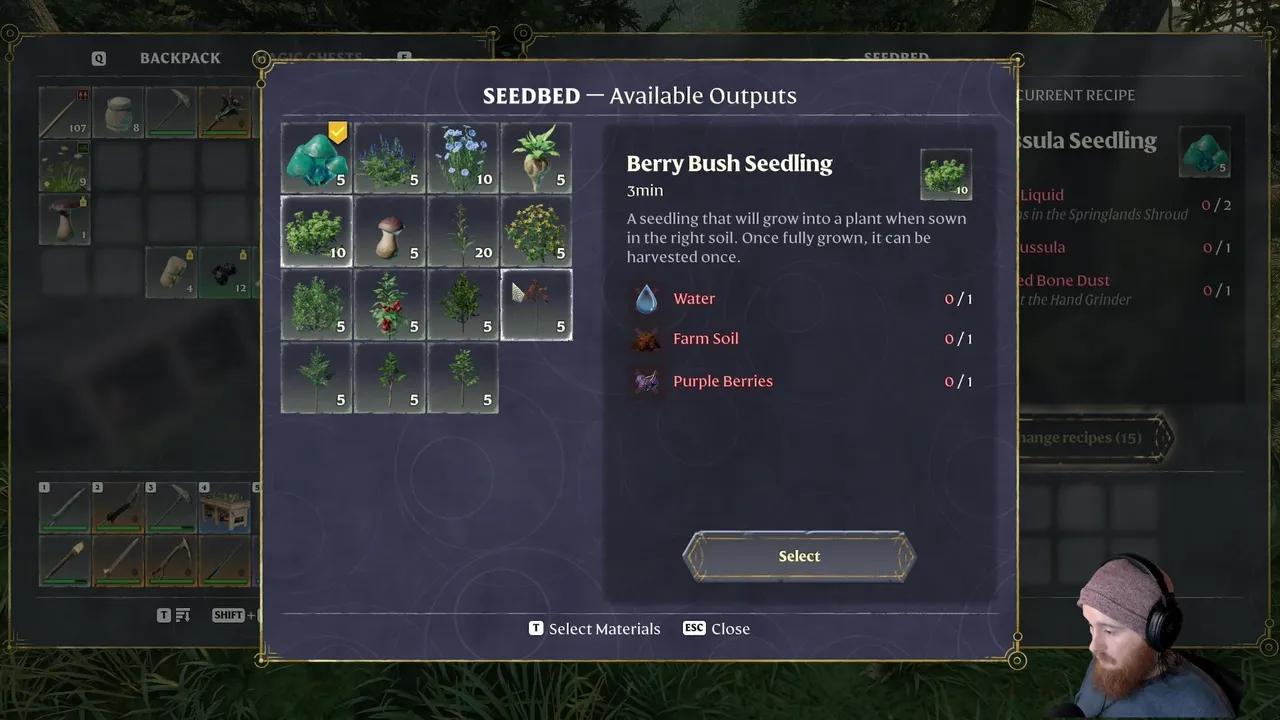Select the yellow-flowered bush seedling
Viewport: 1280px width, 720px height.
click(536, 231)
